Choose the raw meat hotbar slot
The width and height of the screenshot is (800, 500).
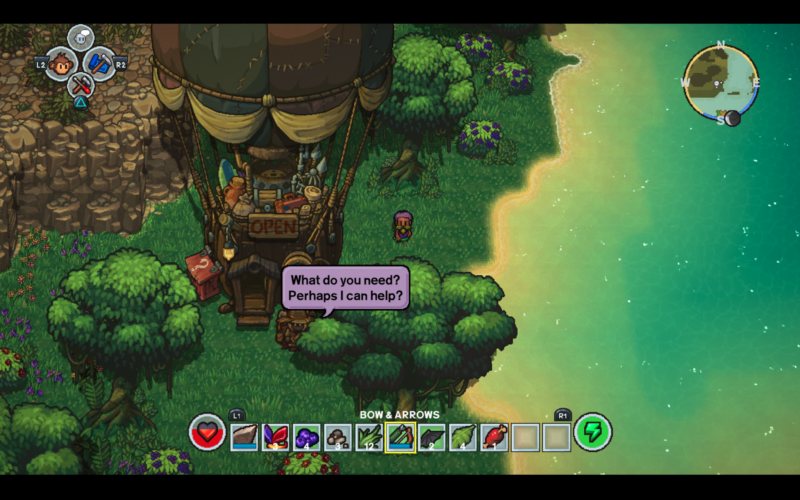(494, 436)
